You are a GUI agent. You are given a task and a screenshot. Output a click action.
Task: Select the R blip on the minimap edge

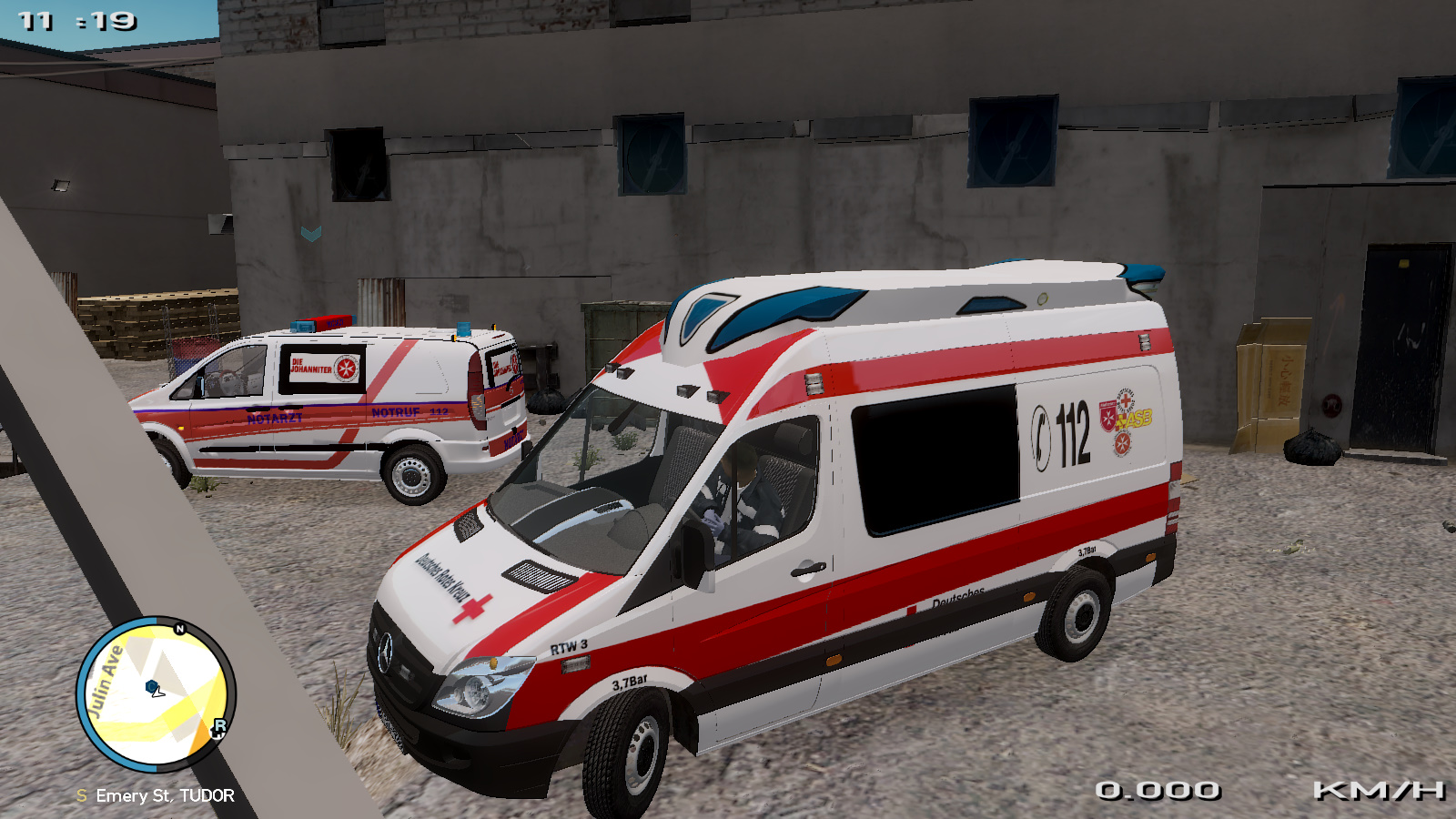pos(219,726)
